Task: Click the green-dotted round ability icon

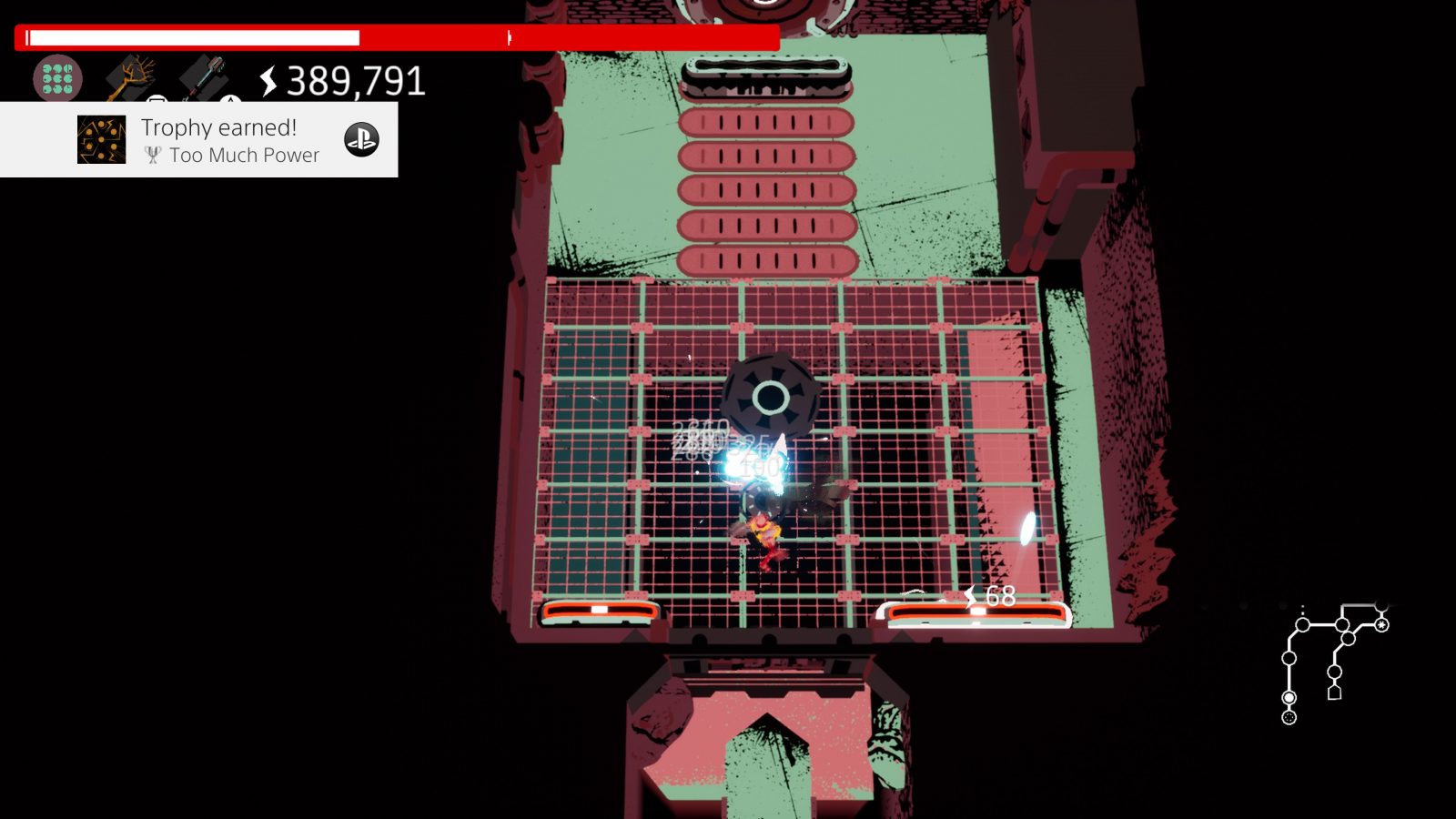Action: point(57,78)
